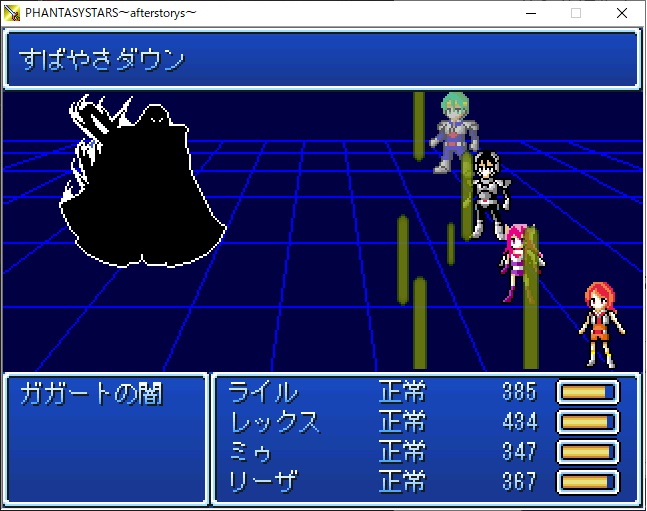Viewport: 647px width, 511px height.
Task: Close the PHANTASYSTARS game window
Action: (621, 13)
